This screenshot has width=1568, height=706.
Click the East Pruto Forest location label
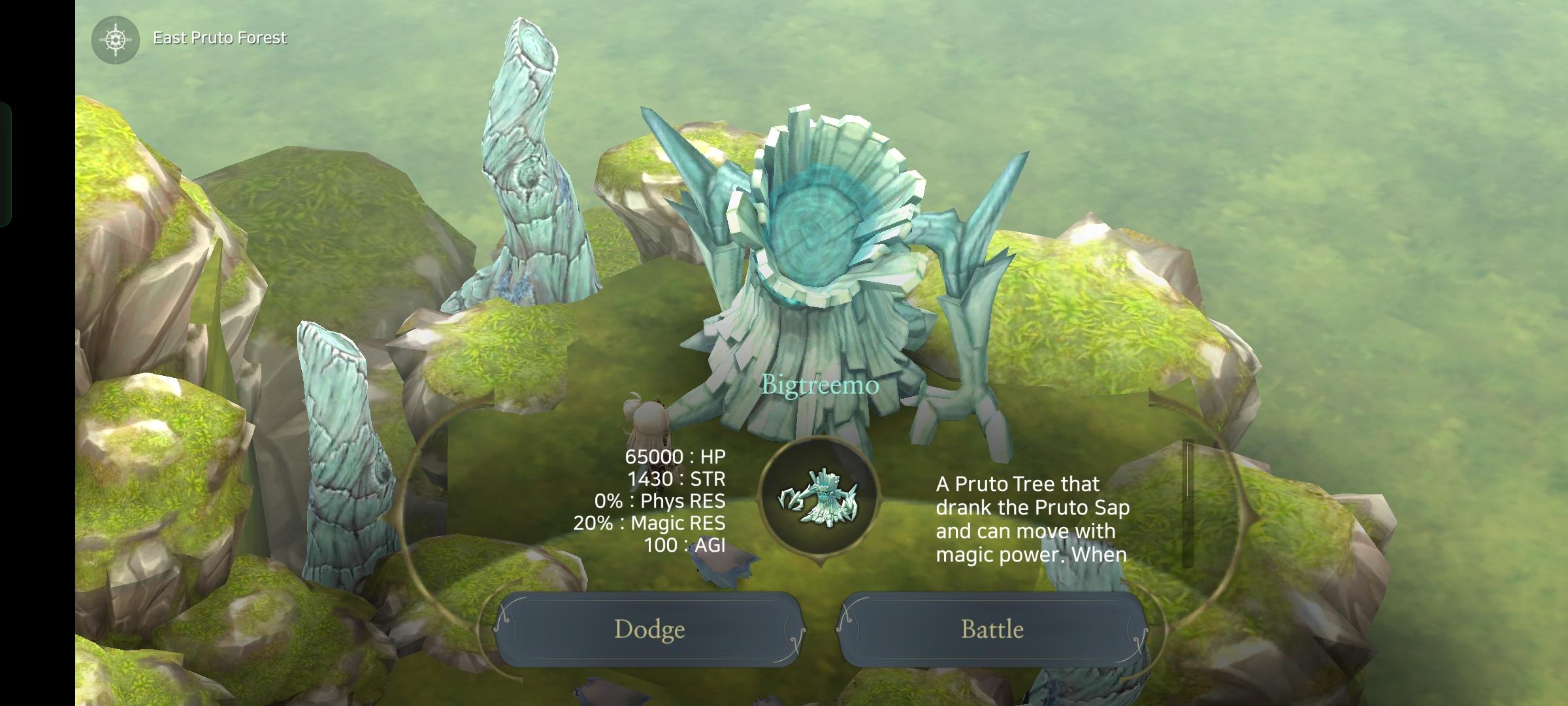click(219, 38)
